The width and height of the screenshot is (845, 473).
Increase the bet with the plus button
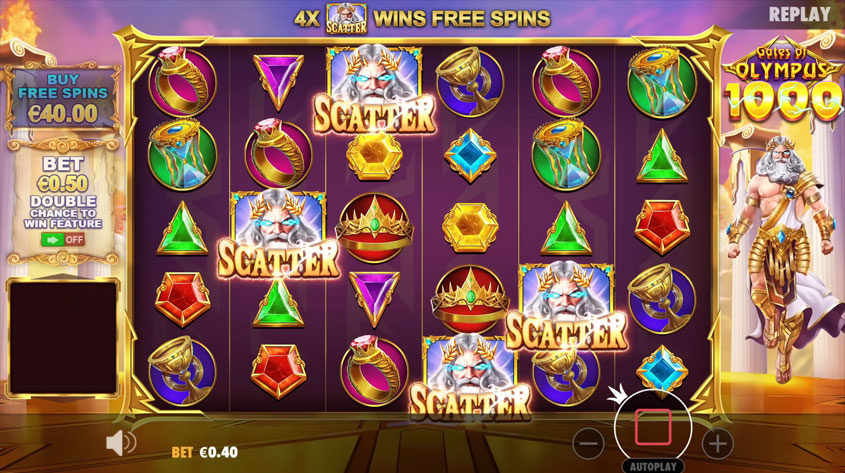(717, 443)
